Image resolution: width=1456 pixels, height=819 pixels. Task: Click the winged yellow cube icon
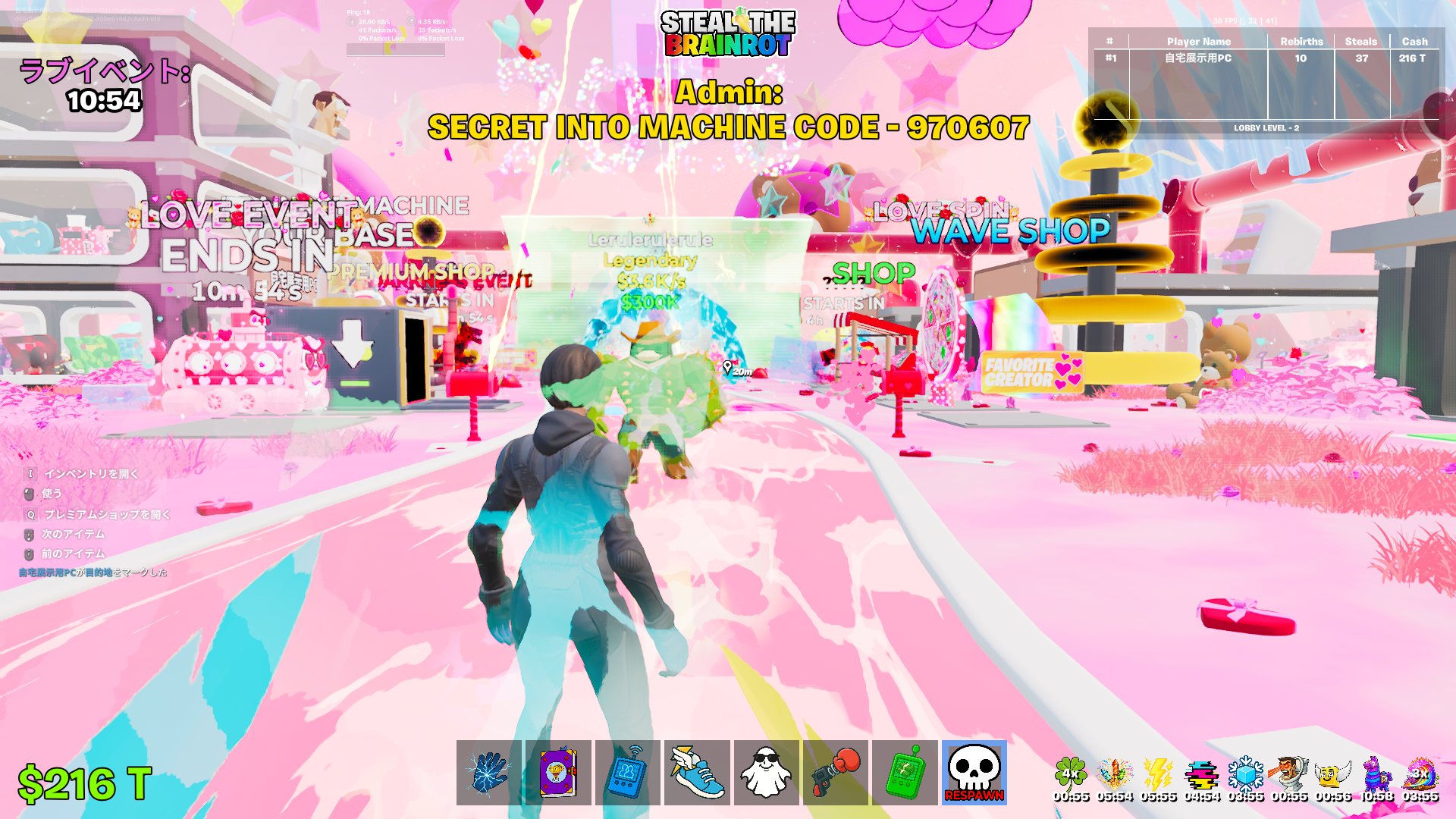tap(1333, 775)
